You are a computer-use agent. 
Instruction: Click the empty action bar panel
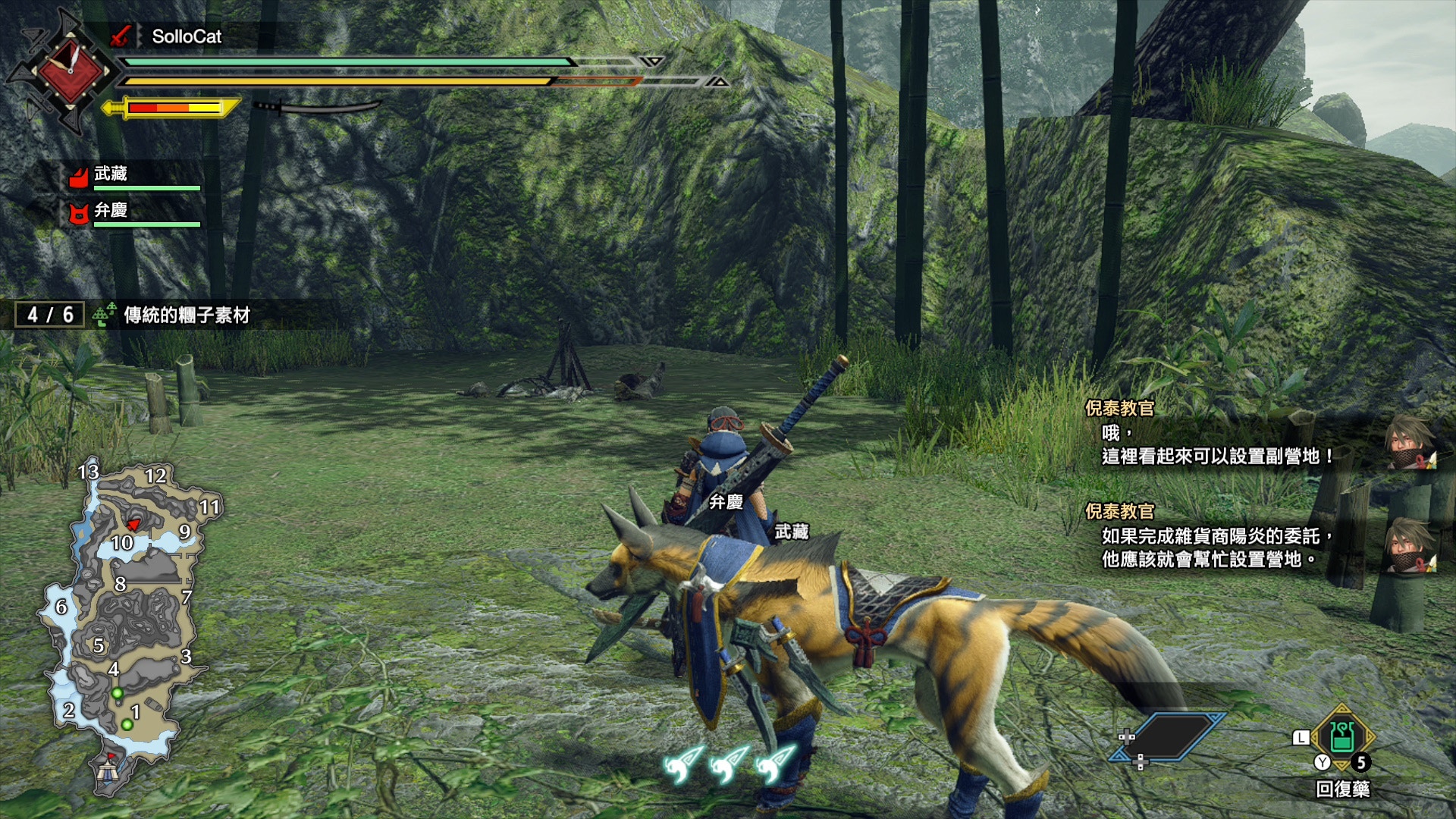(x=1169, y=736)
